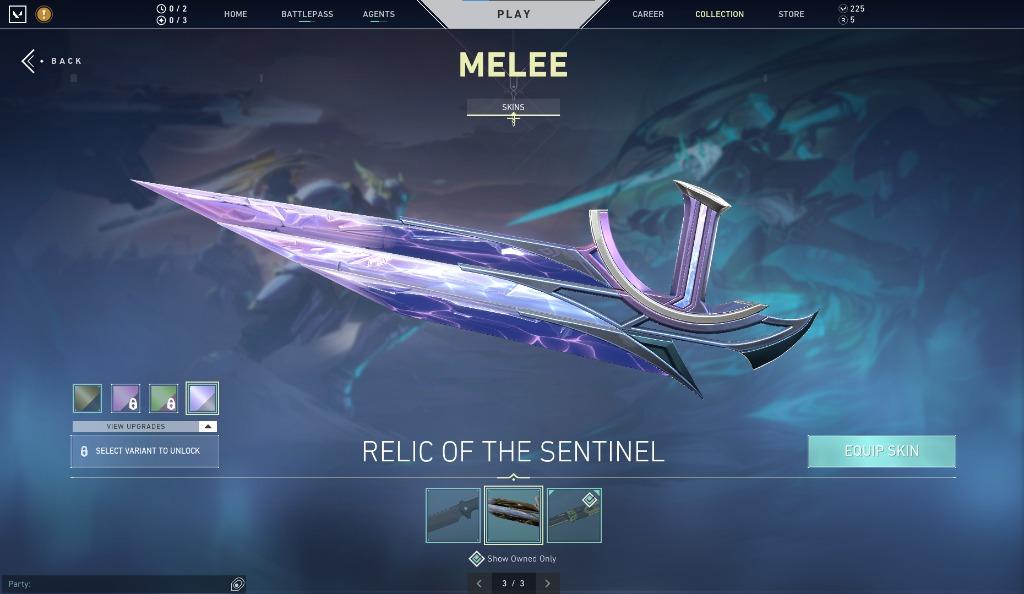Select the Skins tab
The image size is (1024, 594).
pos(513,107)
